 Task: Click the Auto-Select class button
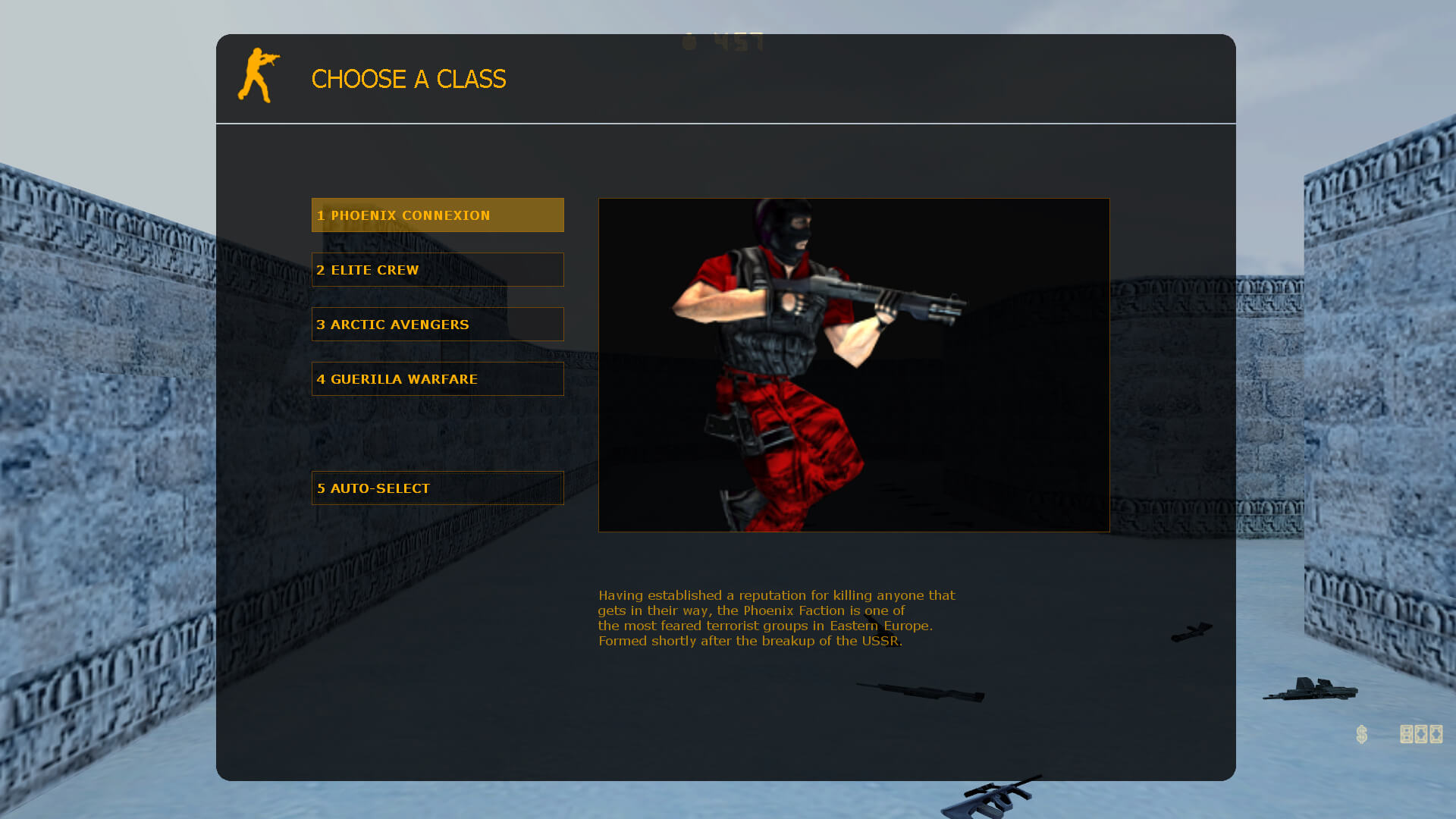[438, 488]
